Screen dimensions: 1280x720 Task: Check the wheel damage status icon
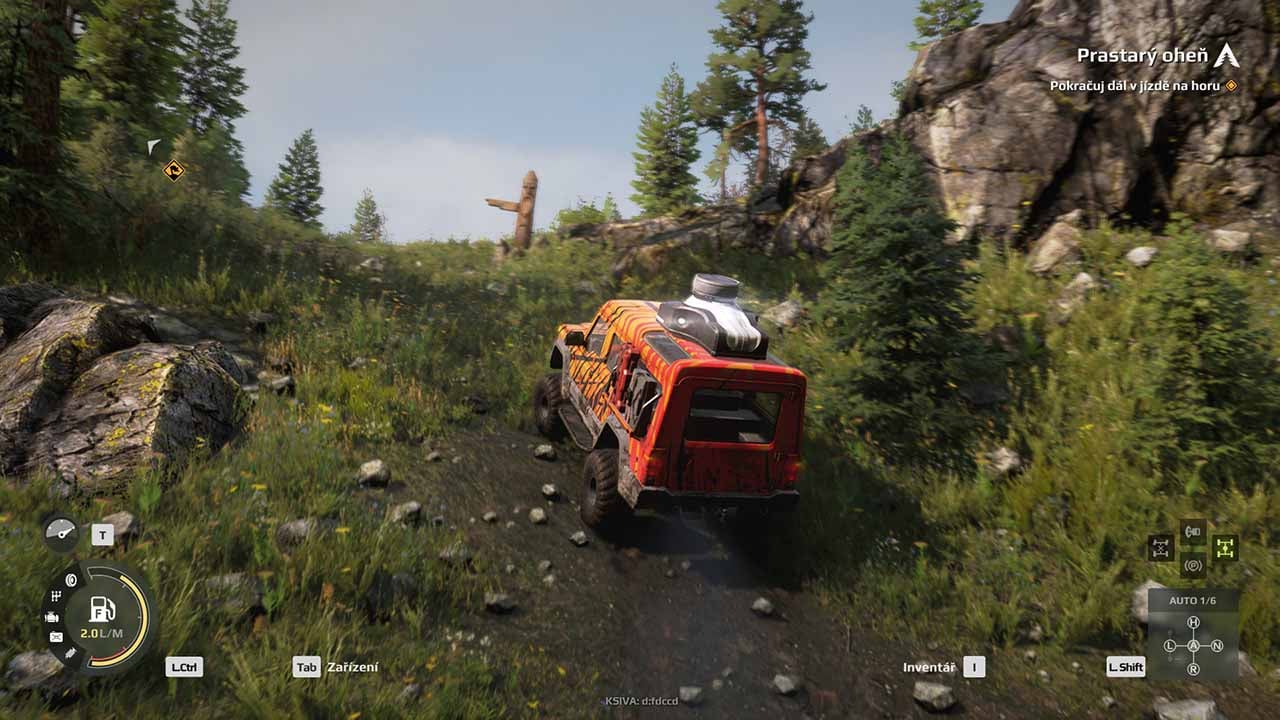pos(72,580)
